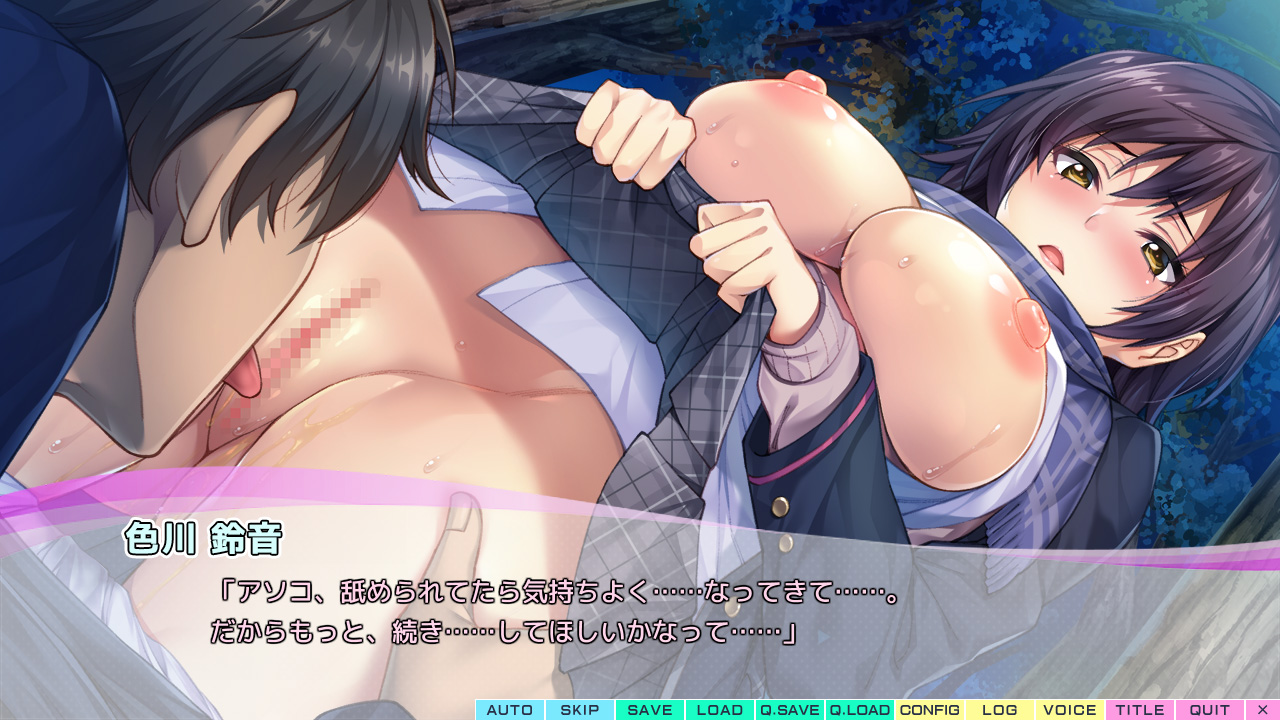Activate the SKIP button
This screenshot has width=1280, height=720.
[580, 710]
